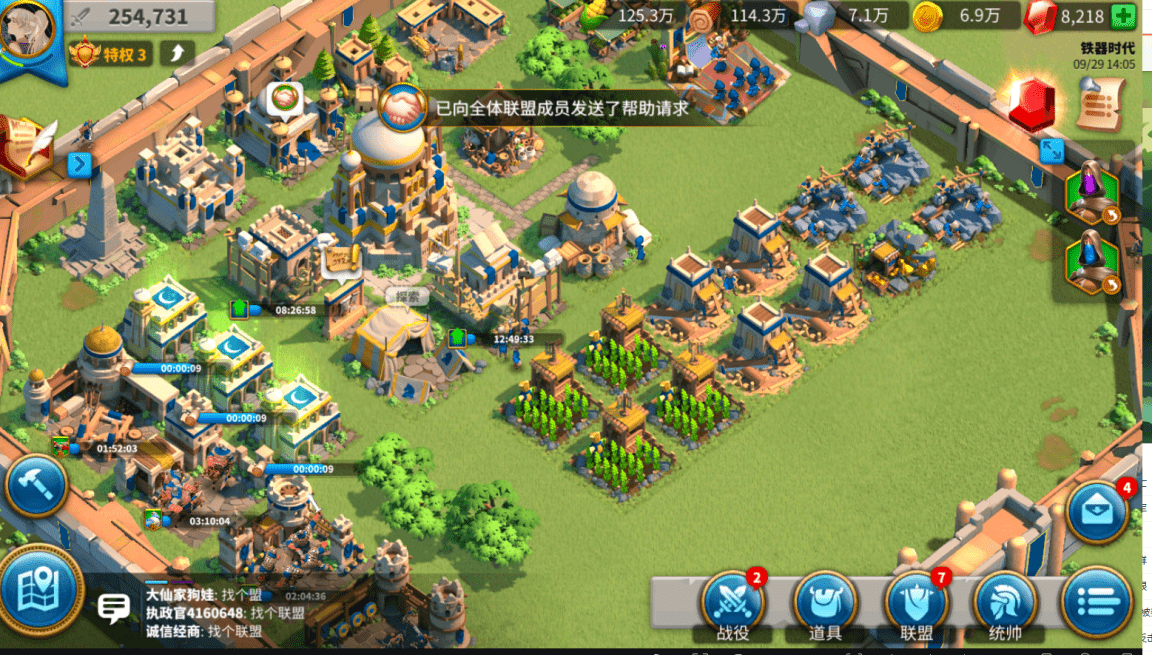
Task: Open the 统帅 commander menu
Action: point(1004,602)
